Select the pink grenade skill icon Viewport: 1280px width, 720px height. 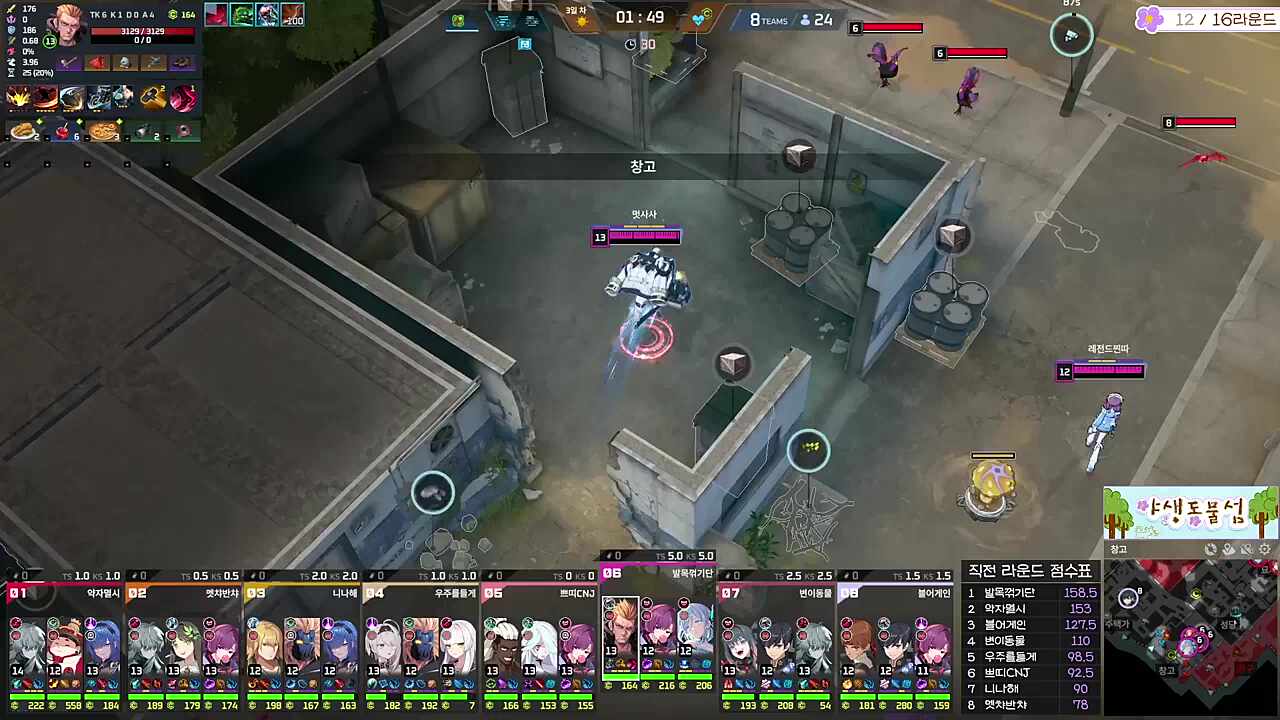pyautogui.click(x=183, y=97)
